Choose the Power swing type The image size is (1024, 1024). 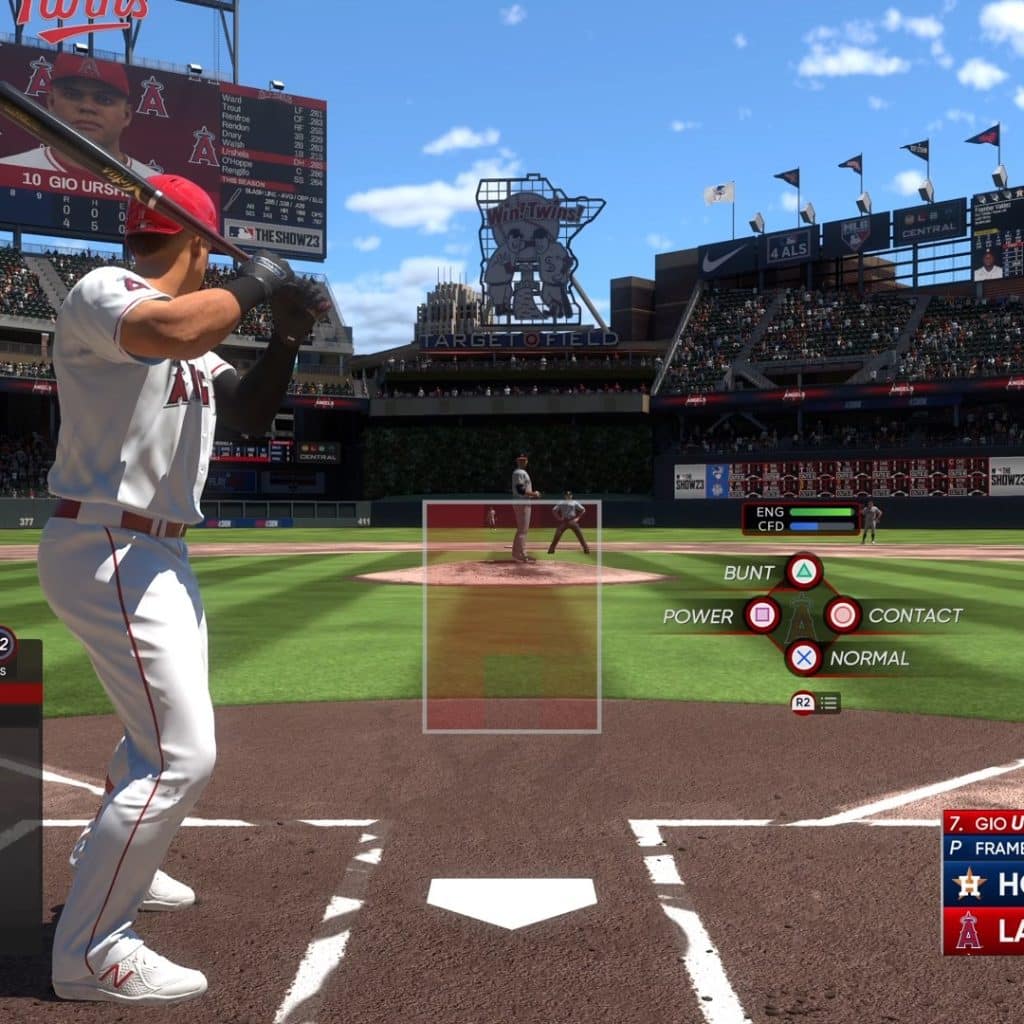(762, 615)
